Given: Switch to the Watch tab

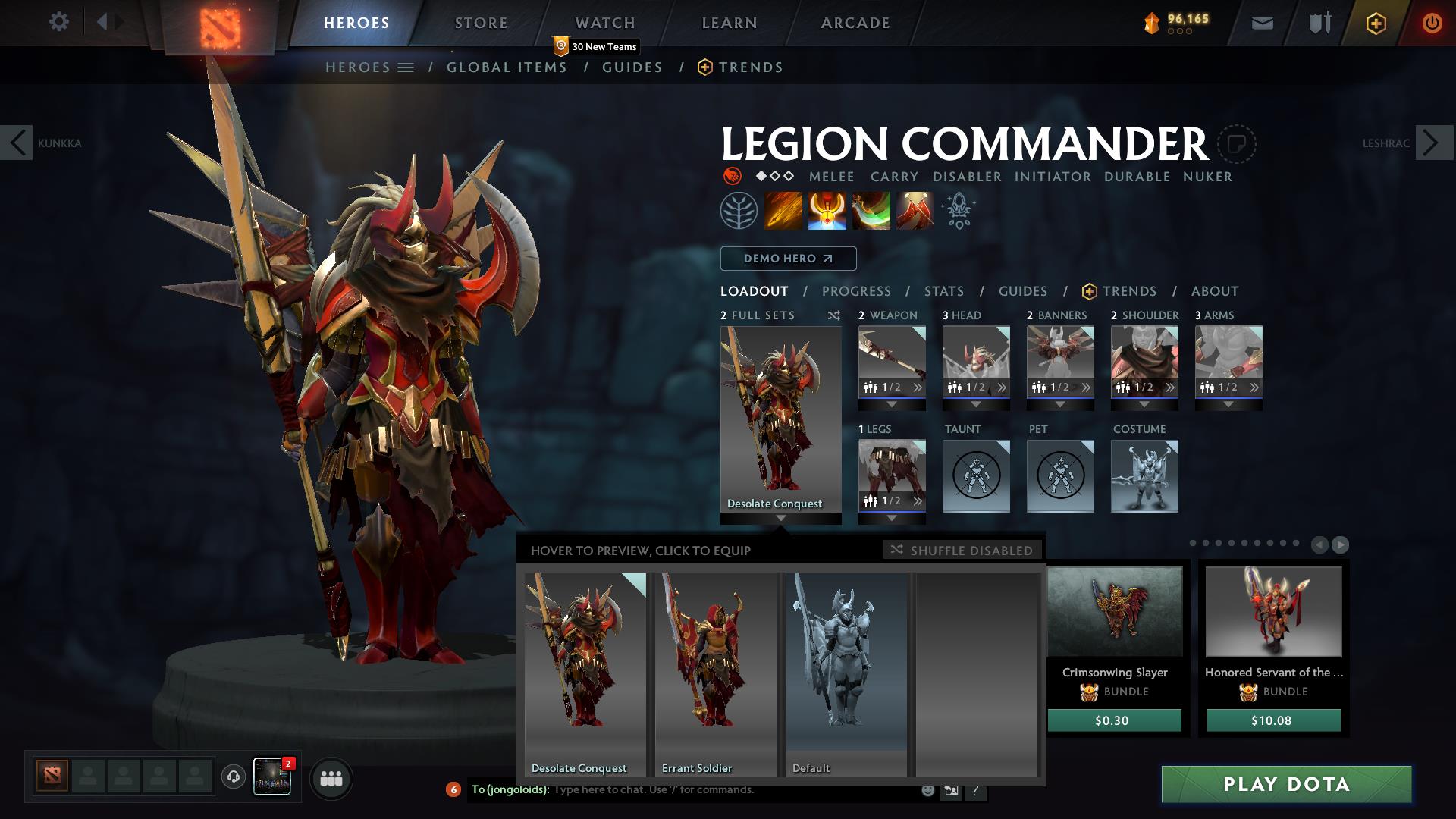Looking at the screenshot, I should coord(605,23).
